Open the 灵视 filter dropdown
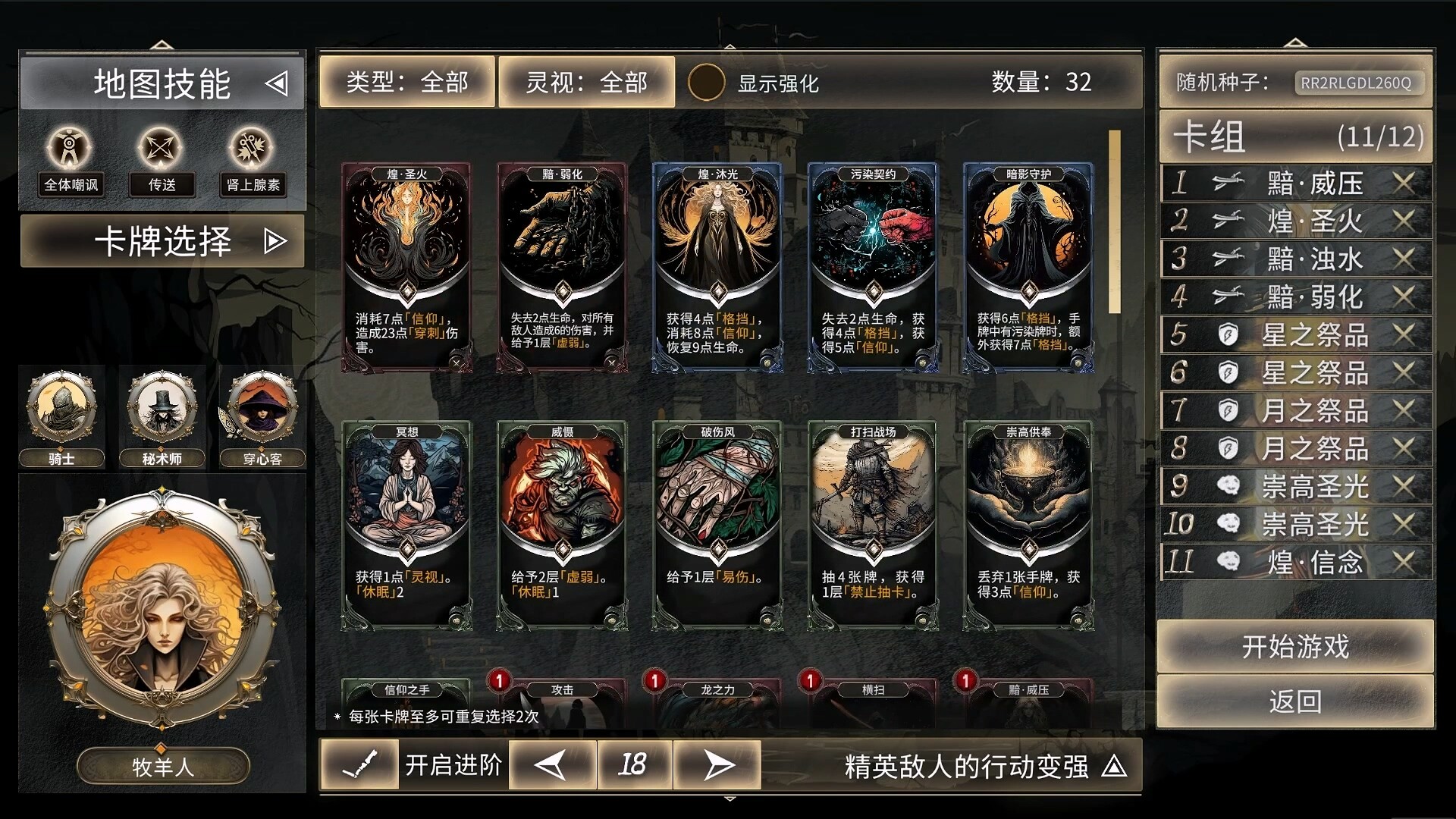Image resolution: width=1456 pixels, height=819 pixels. pos(586,82)
